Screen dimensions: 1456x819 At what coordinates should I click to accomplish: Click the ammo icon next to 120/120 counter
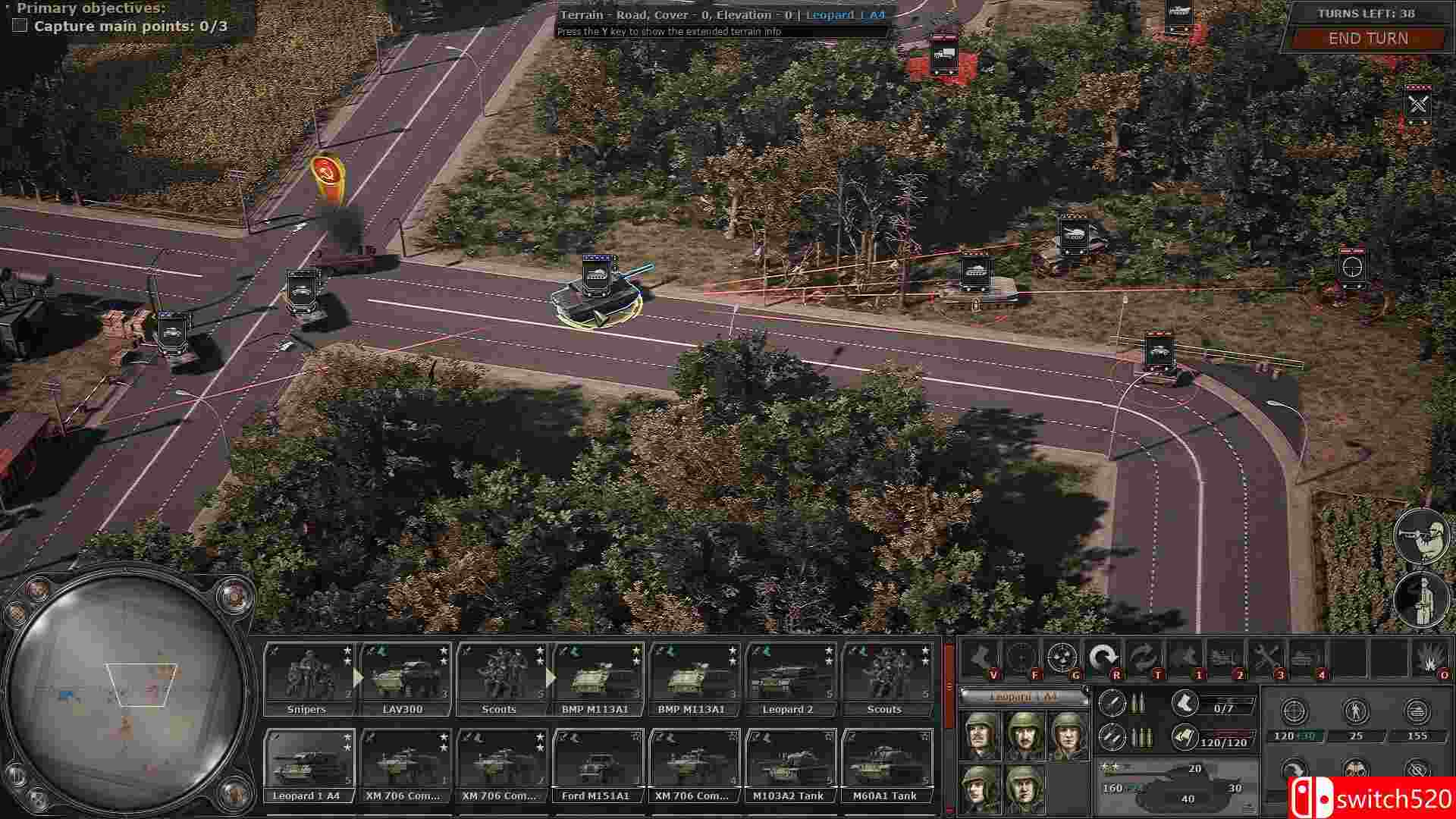pyautogui.click(x=1185, y=739)
